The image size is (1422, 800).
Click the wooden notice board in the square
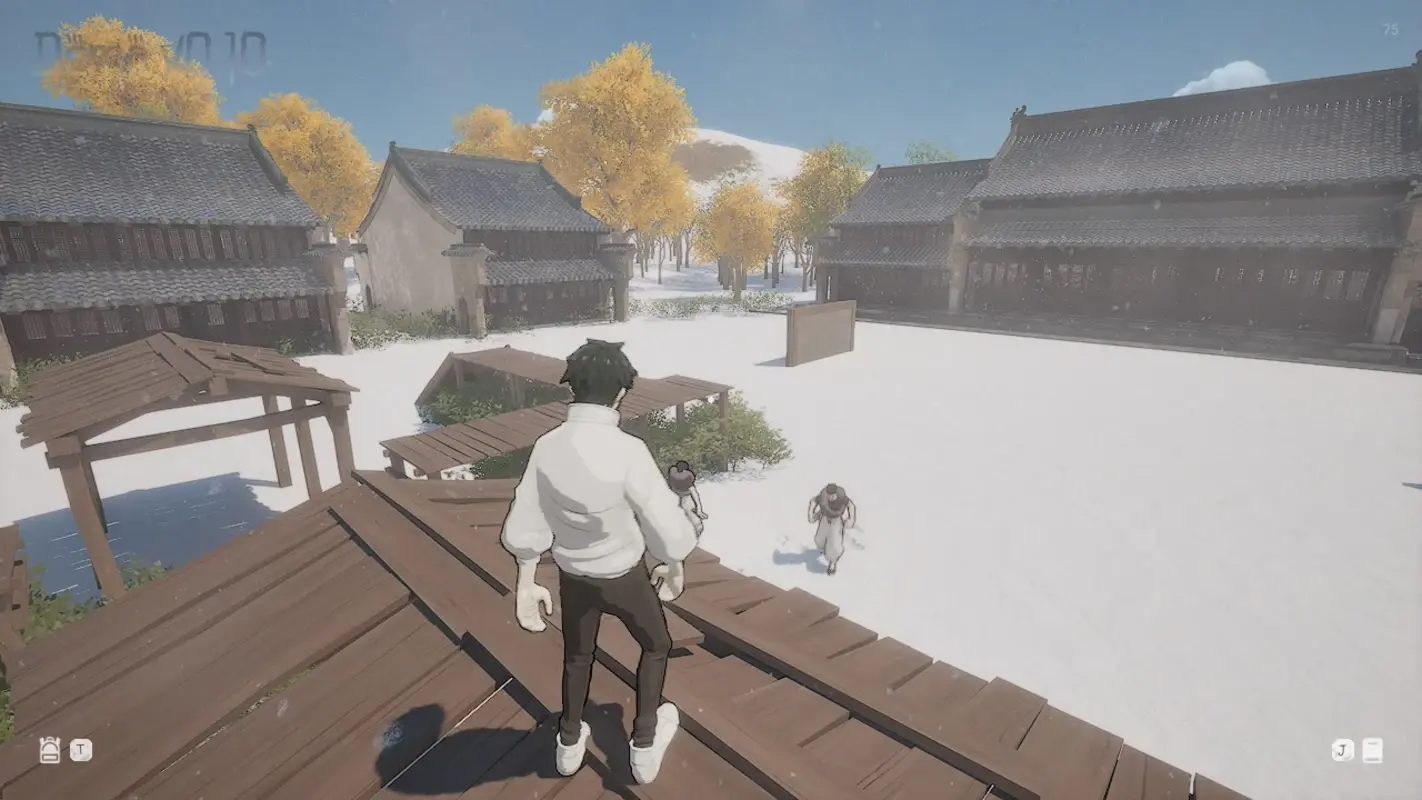[x=822, y=330]
